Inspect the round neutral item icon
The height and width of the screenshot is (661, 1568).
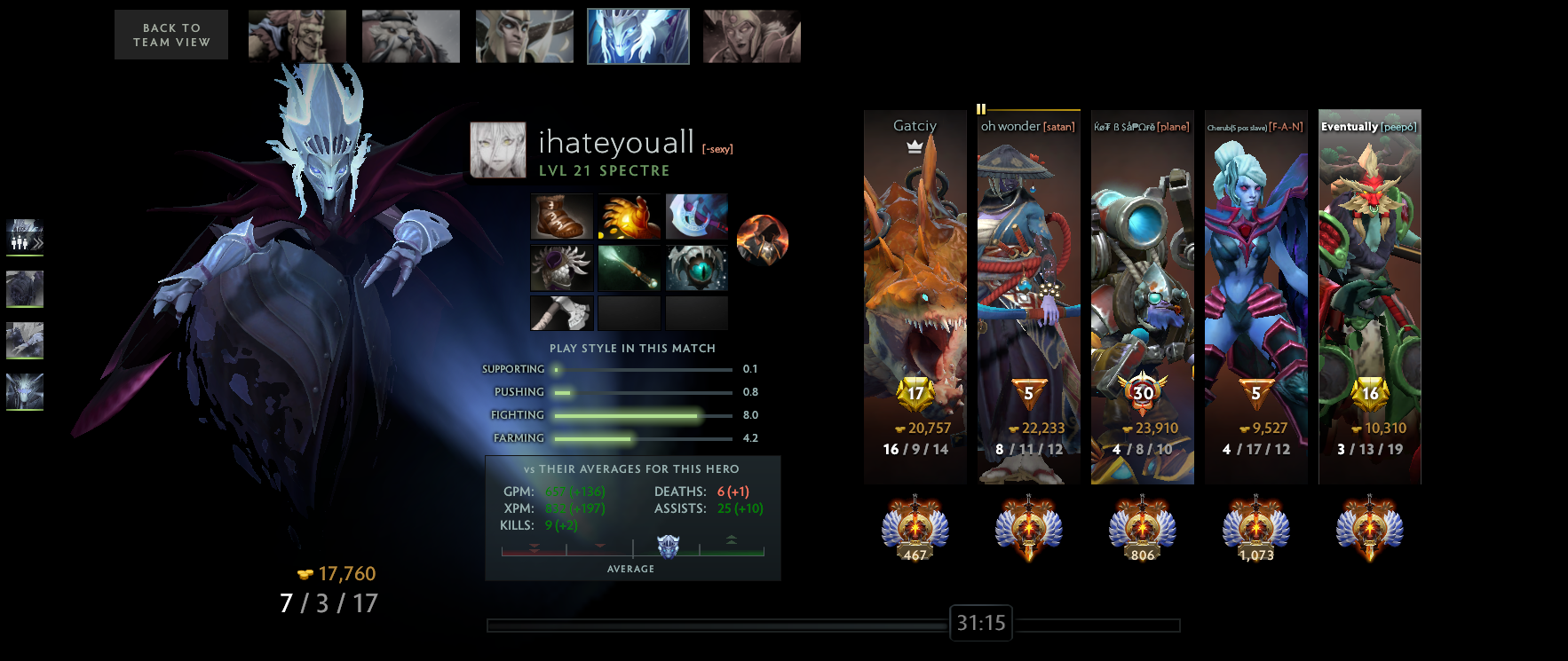pyautogui.click(x=762, y=240)
